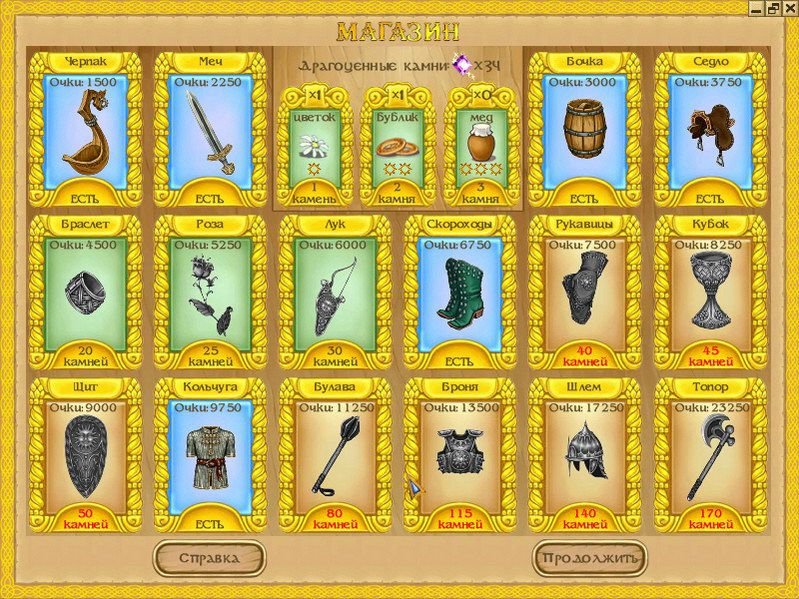Select the owned Кольчуга chainmail card

tap(211, 454)
